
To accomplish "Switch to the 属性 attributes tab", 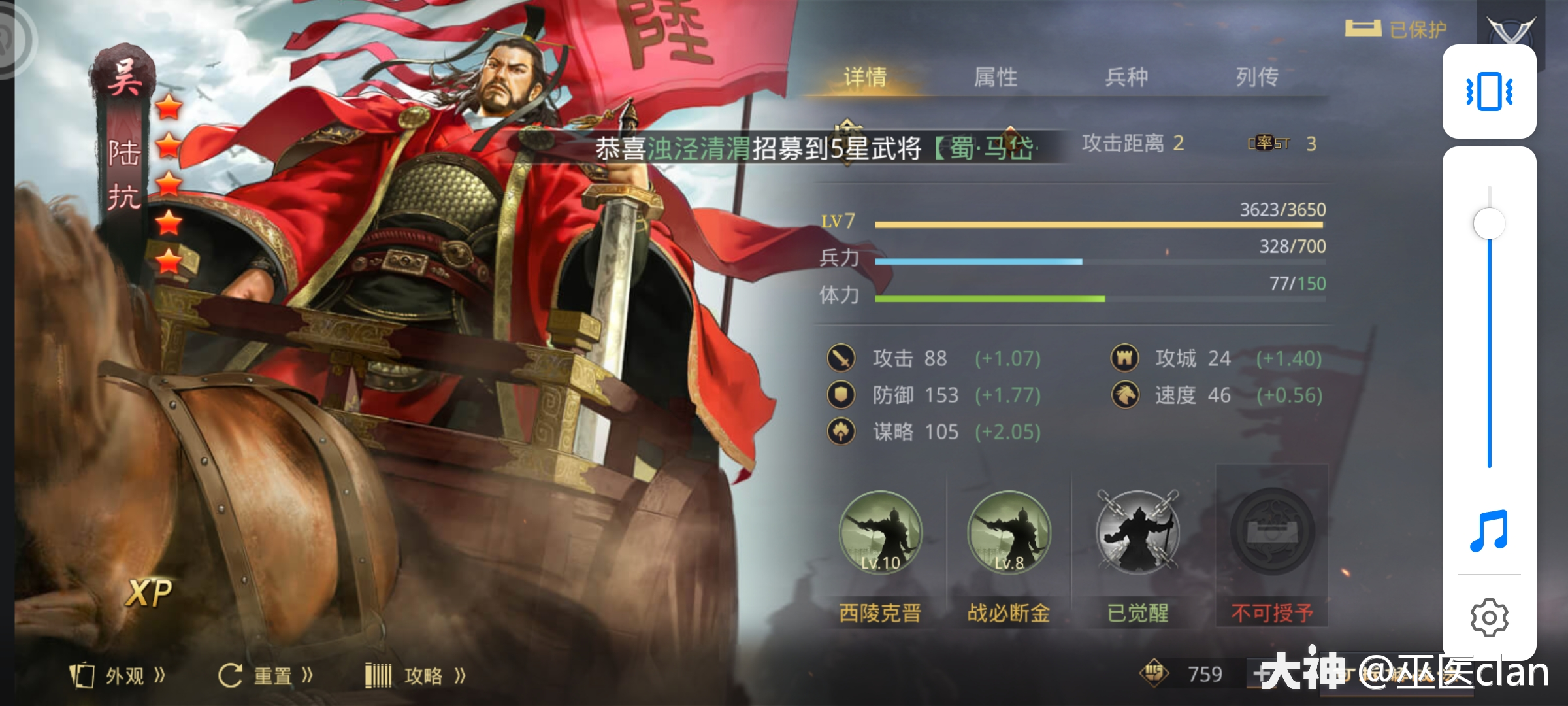I will (996, 77).
